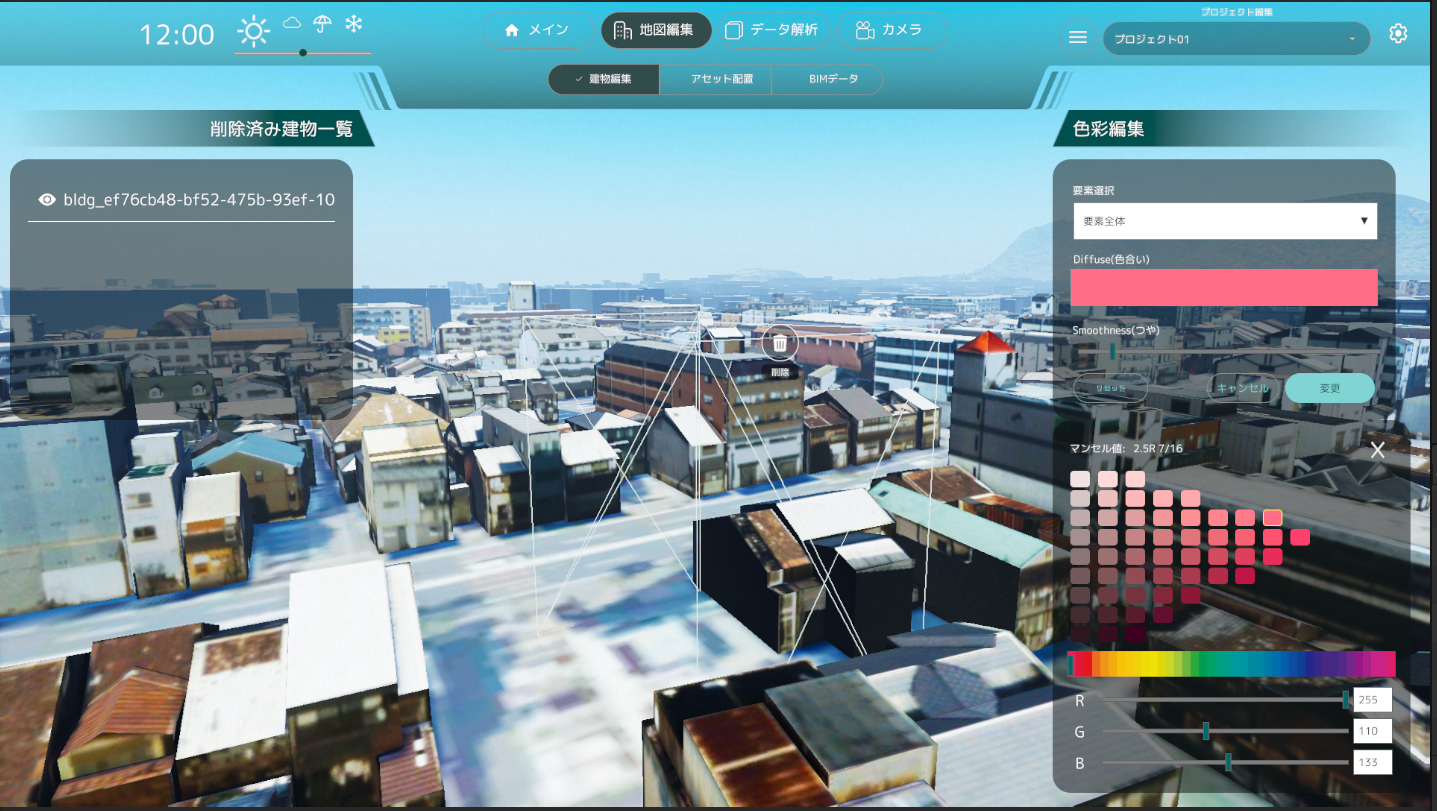
Task: Open the BIMデータ sub-tab
Action: point(827,79)
